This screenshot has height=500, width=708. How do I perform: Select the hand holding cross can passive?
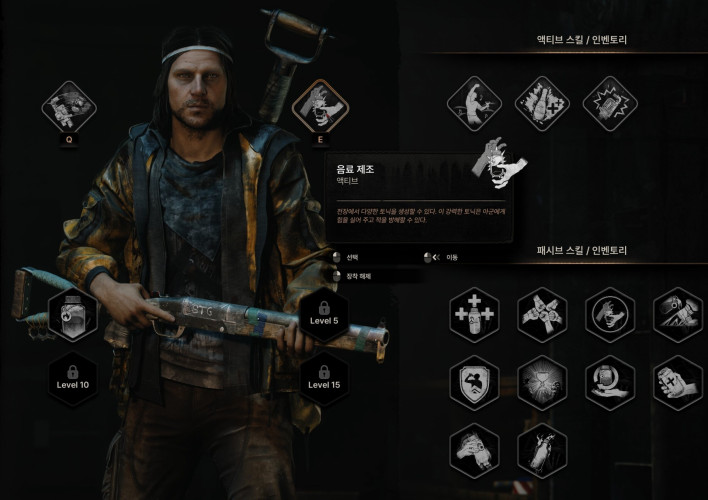pyautogui.click(x=678, y=382)
